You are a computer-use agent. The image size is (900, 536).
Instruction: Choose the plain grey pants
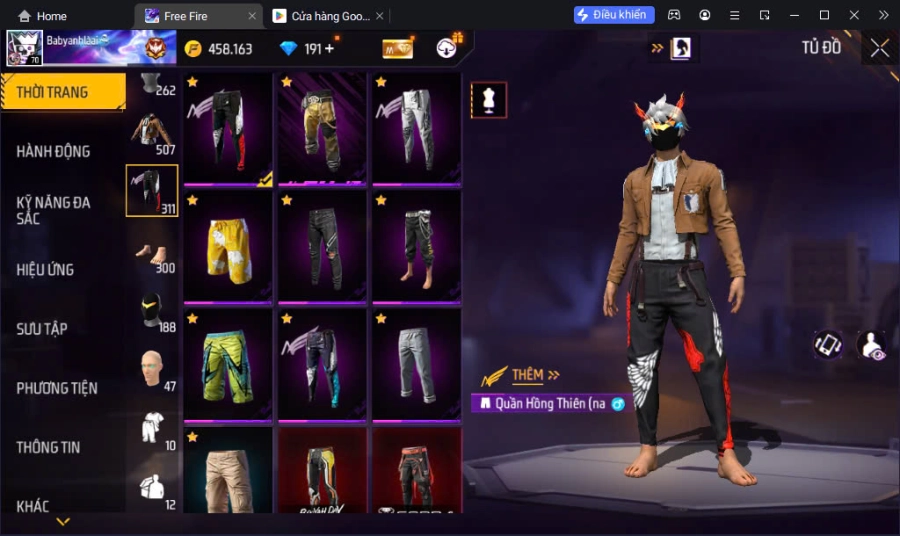pyautogui.click(x=416, y=363)
